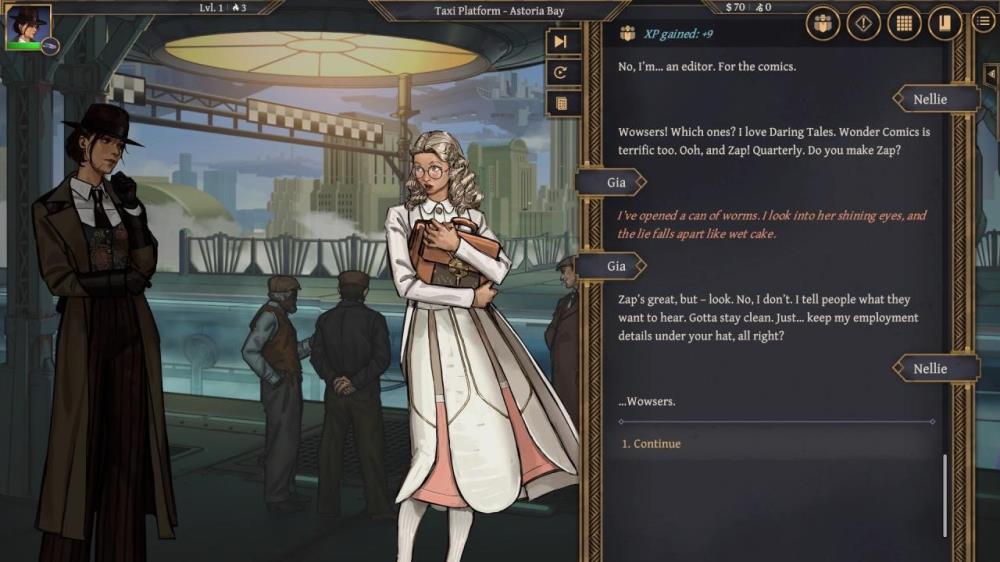Screen dimensions: 1000x562
Task: Open the exclamation-mark quests icon
Action: [x=863, y=24]
